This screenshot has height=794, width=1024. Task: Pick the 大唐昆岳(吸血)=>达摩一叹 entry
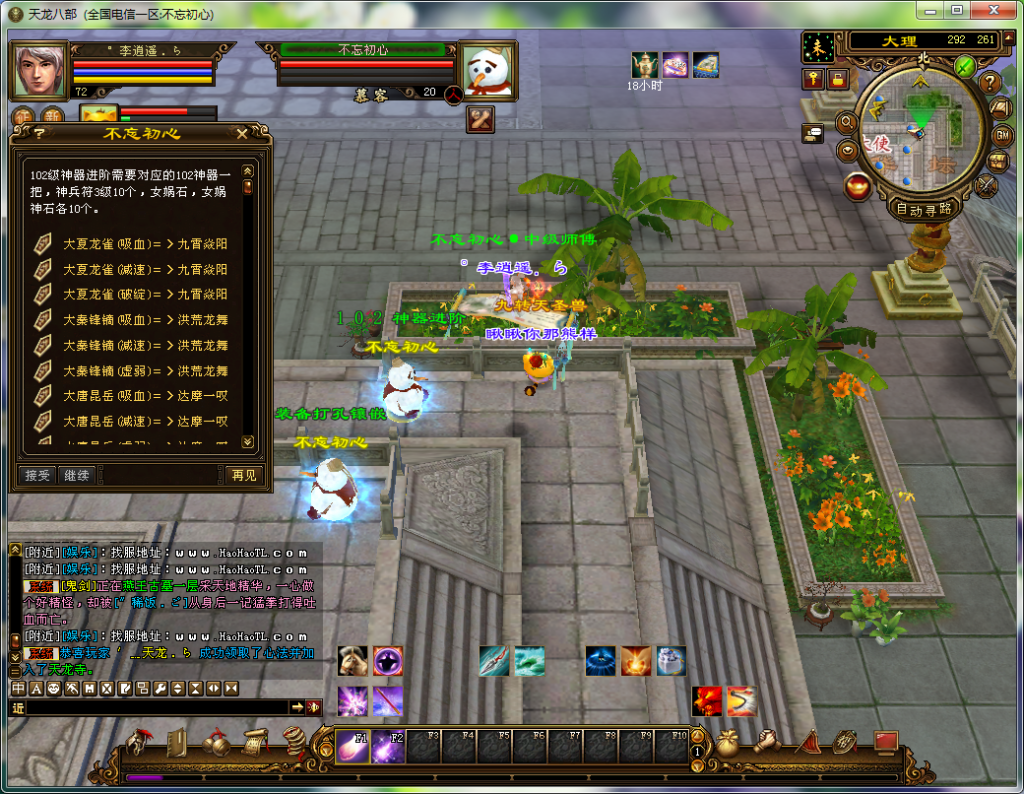pyautogui.click(x=145, y=396)
